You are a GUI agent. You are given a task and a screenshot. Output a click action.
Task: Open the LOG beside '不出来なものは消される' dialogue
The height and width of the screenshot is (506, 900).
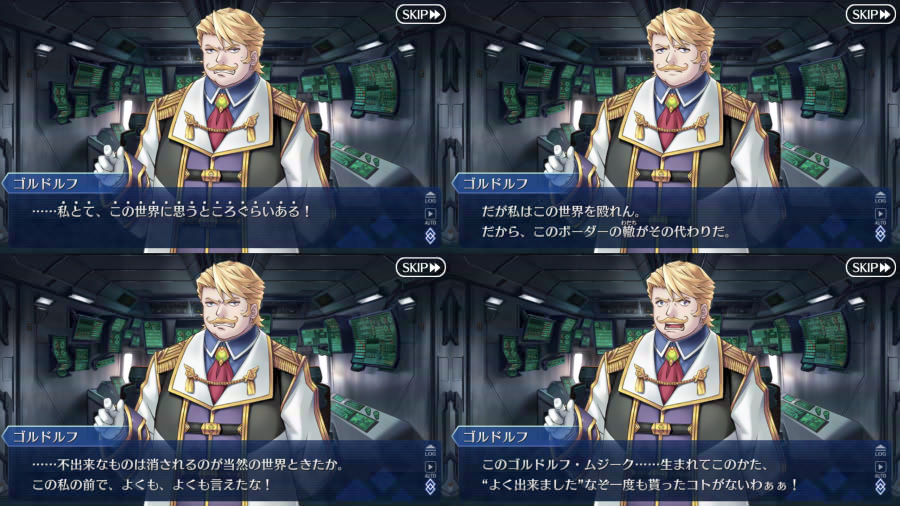(x=430, y=450)
